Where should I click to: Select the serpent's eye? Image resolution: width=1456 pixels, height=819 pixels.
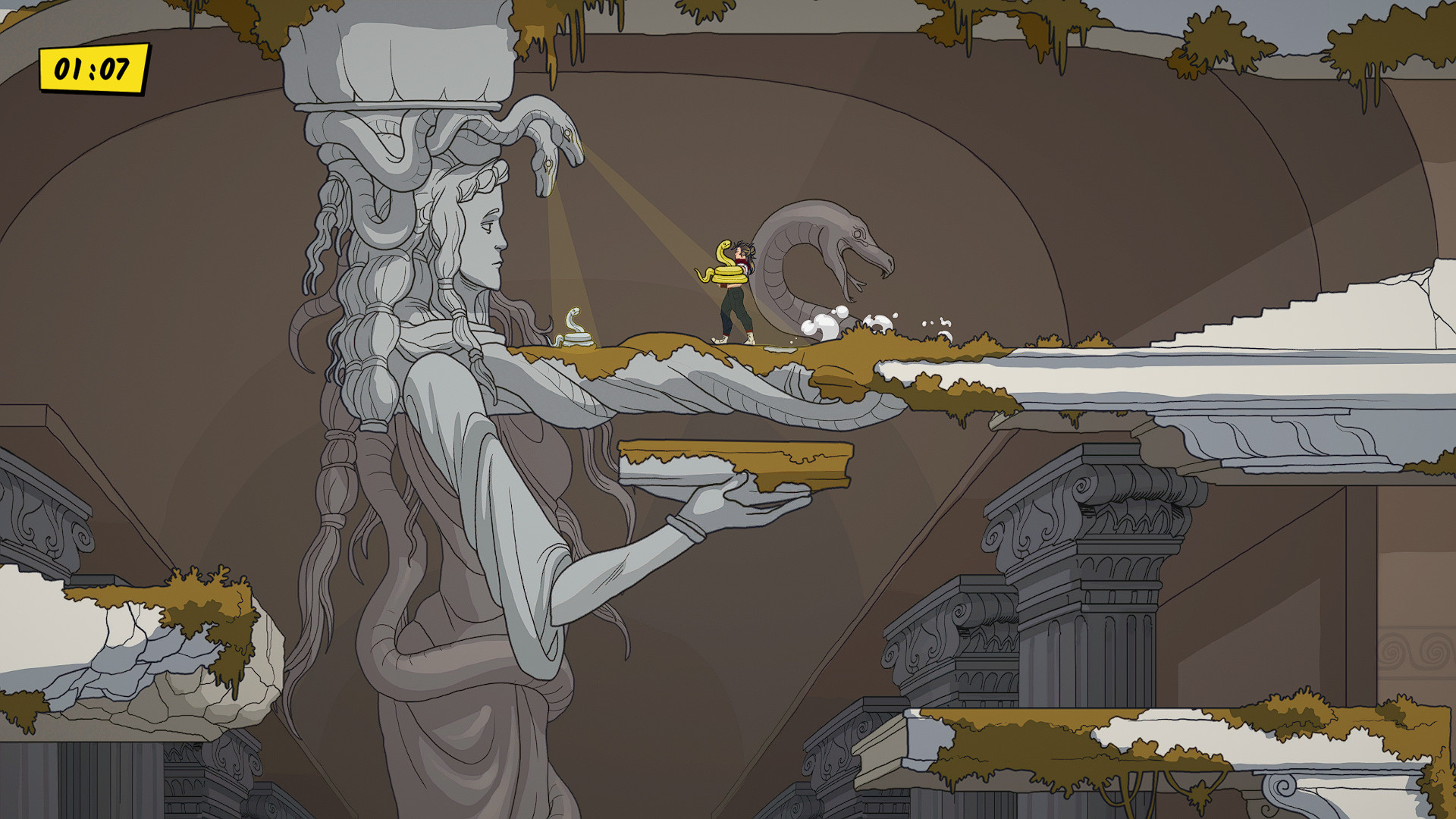pos(858,234)
